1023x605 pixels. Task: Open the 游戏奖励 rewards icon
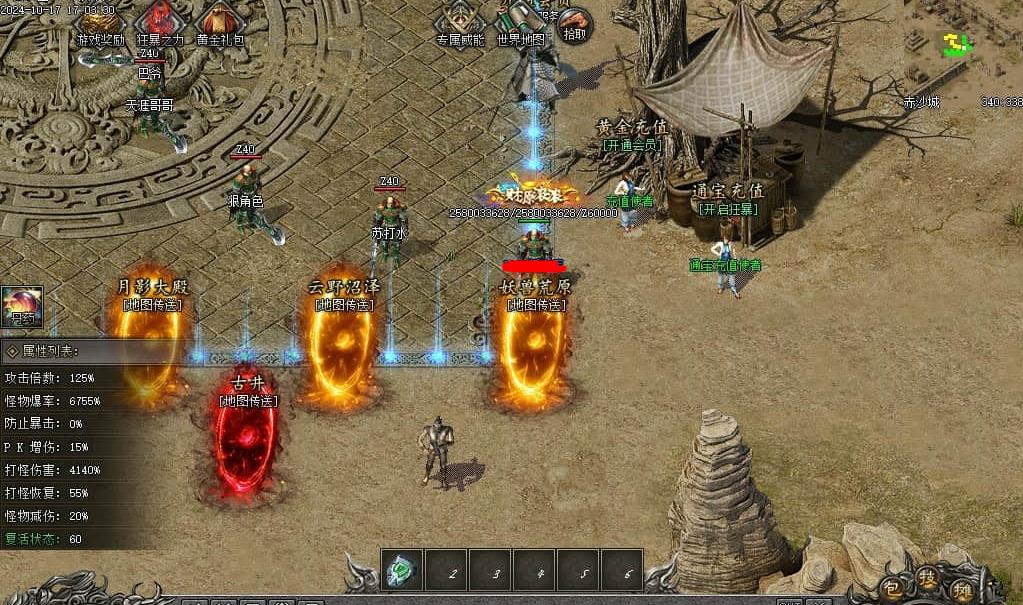point(100,21)
